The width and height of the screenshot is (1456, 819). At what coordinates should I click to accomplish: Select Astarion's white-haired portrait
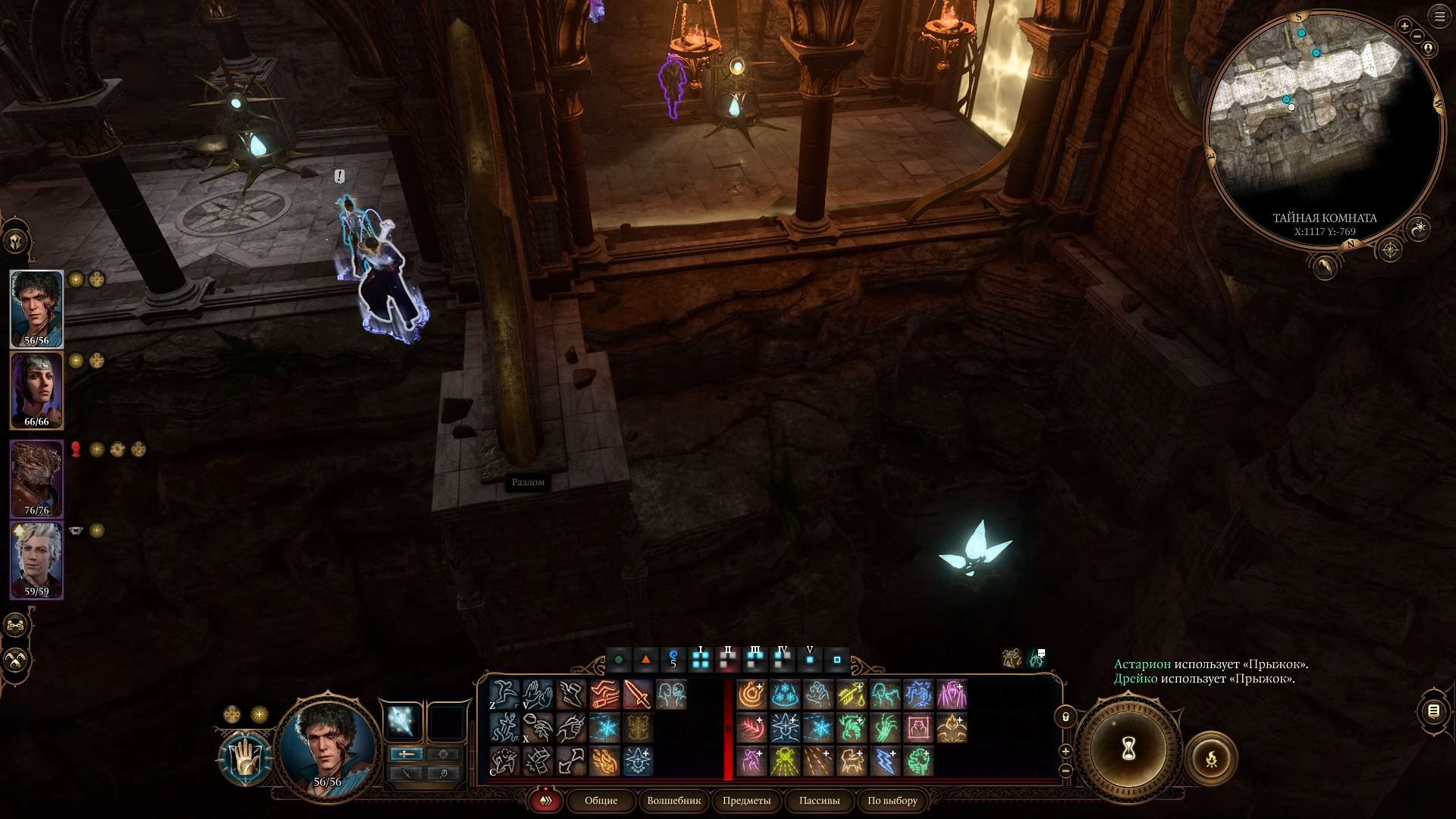(36, 558)
